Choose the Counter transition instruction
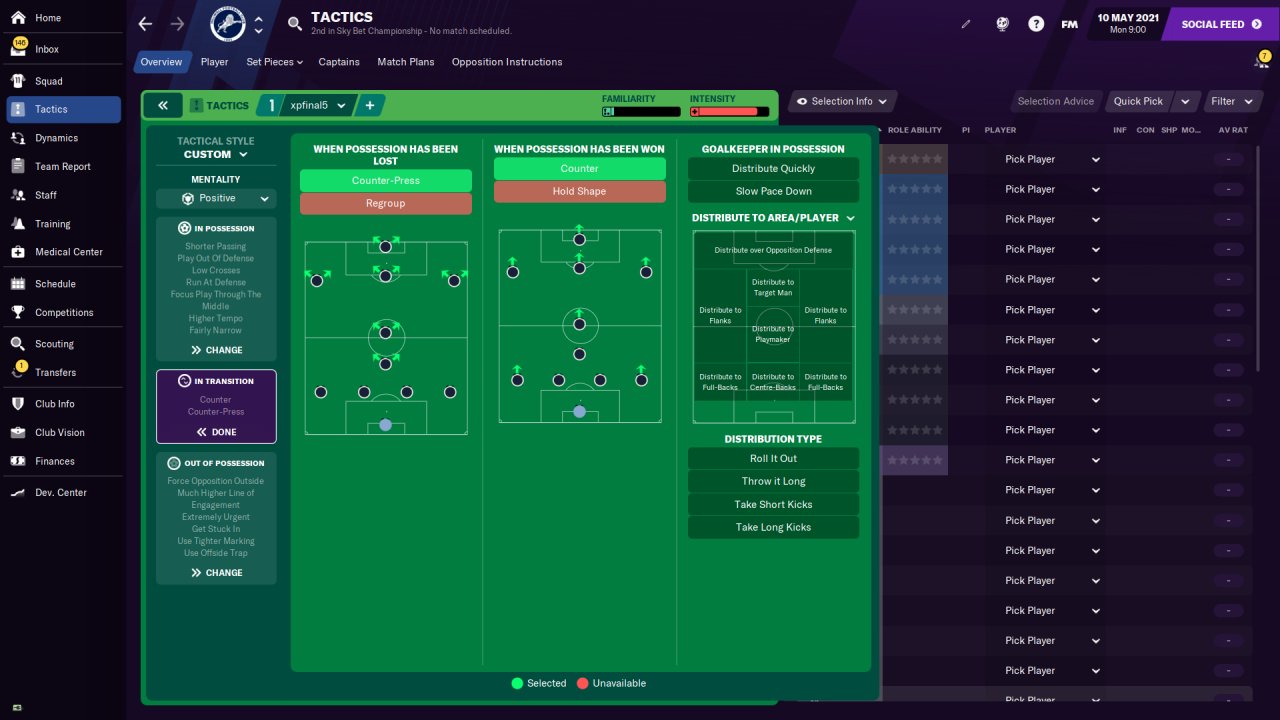Screen dimensions: 1280x720 tap(579, 169)
